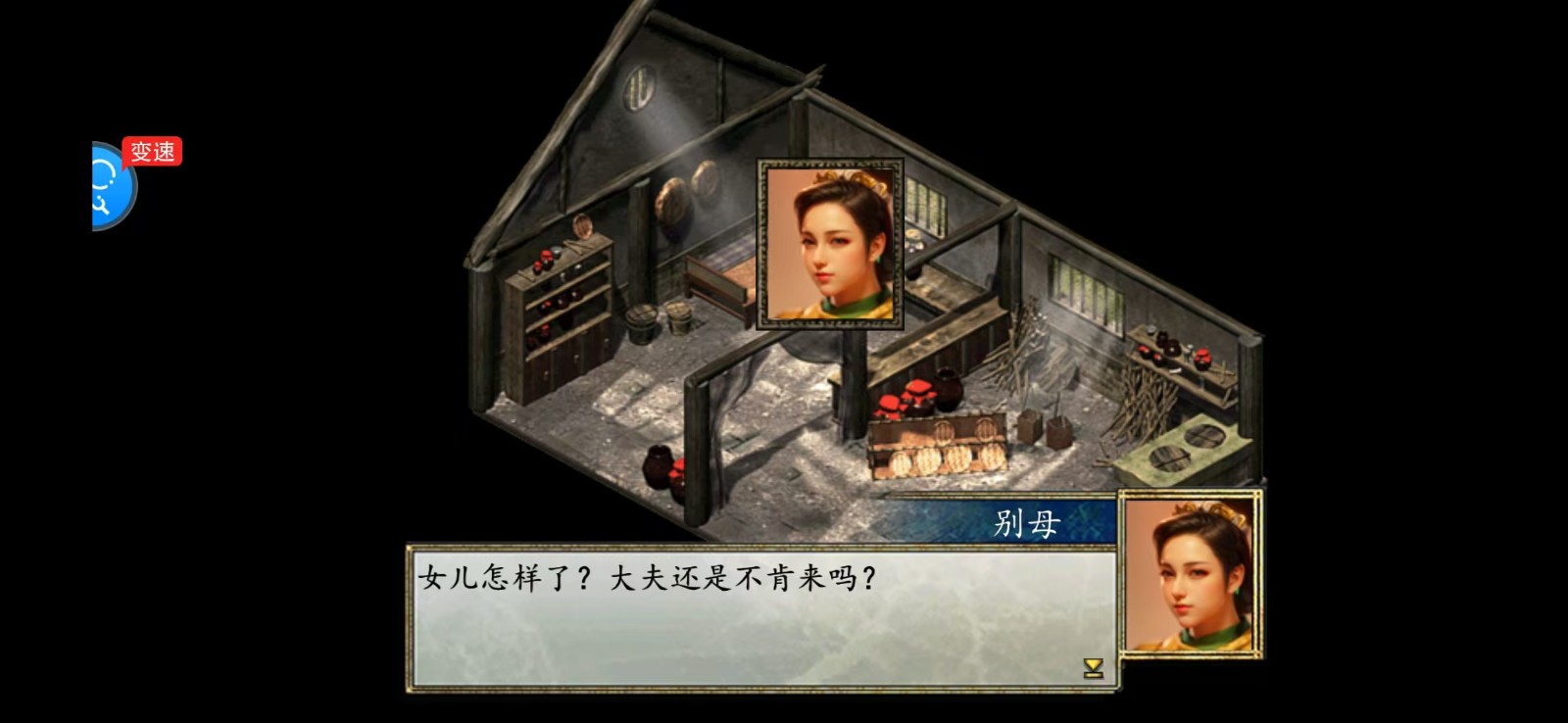Click the yellow advance-dialogue arrow

click(1093, 668)
